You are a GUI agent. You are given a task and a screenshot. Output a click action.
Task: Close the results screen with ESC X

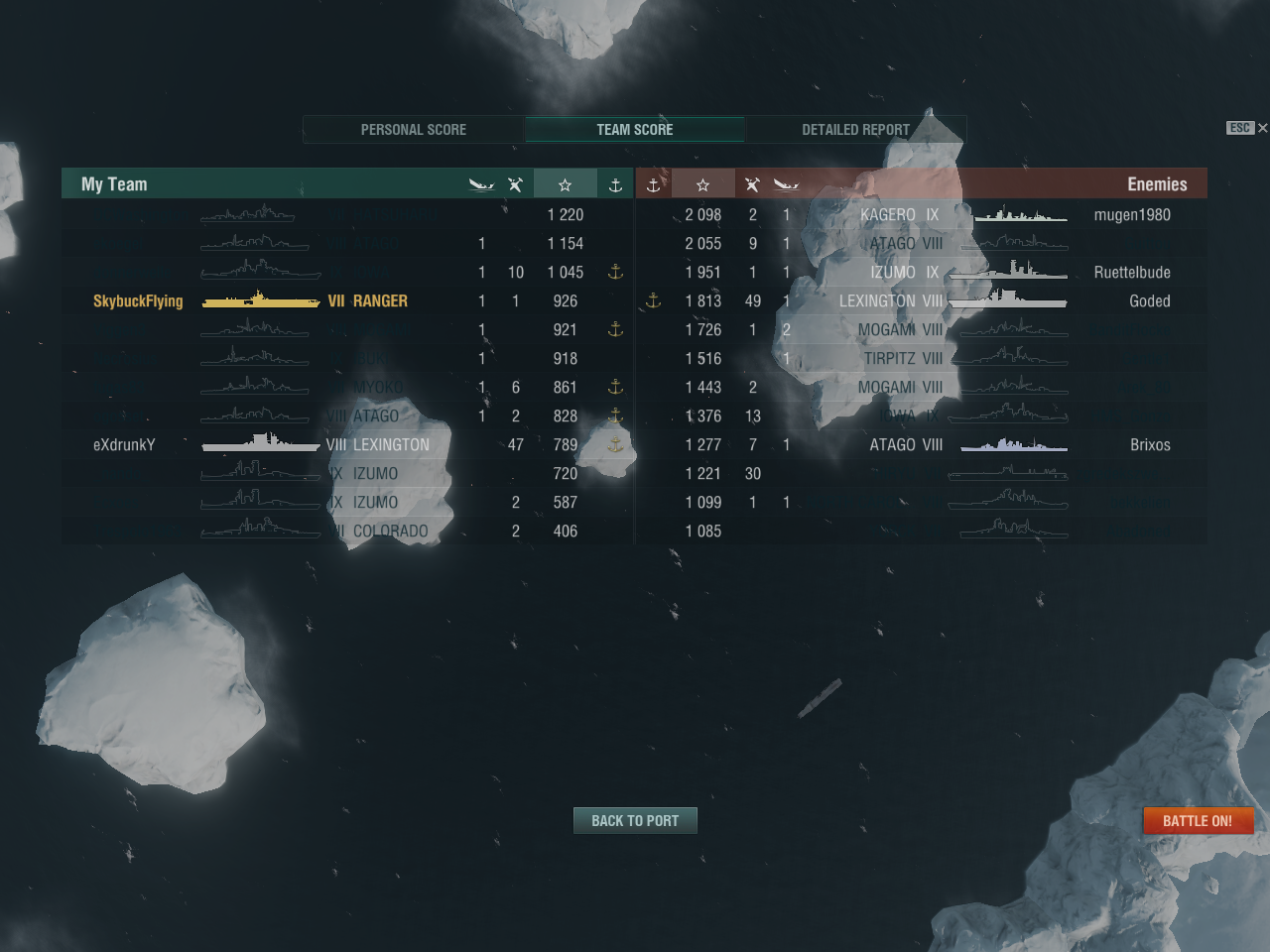pyautogui.click(x=1248, y=128)
